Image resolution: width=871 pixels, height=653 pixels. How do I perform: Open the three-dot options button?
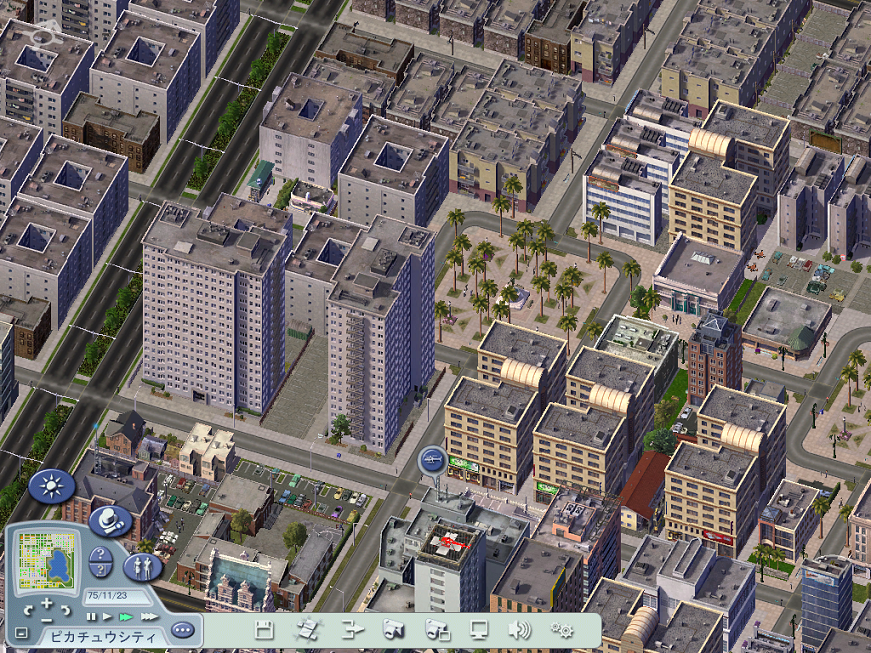182,631
